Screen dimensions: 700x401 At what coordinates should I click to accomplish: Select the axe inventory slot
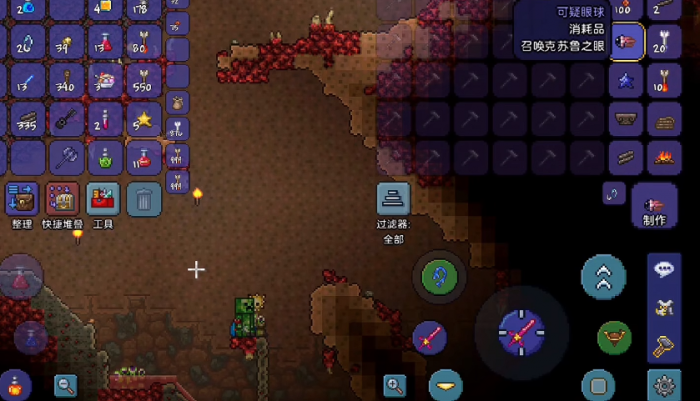click(x=64, y=158)
